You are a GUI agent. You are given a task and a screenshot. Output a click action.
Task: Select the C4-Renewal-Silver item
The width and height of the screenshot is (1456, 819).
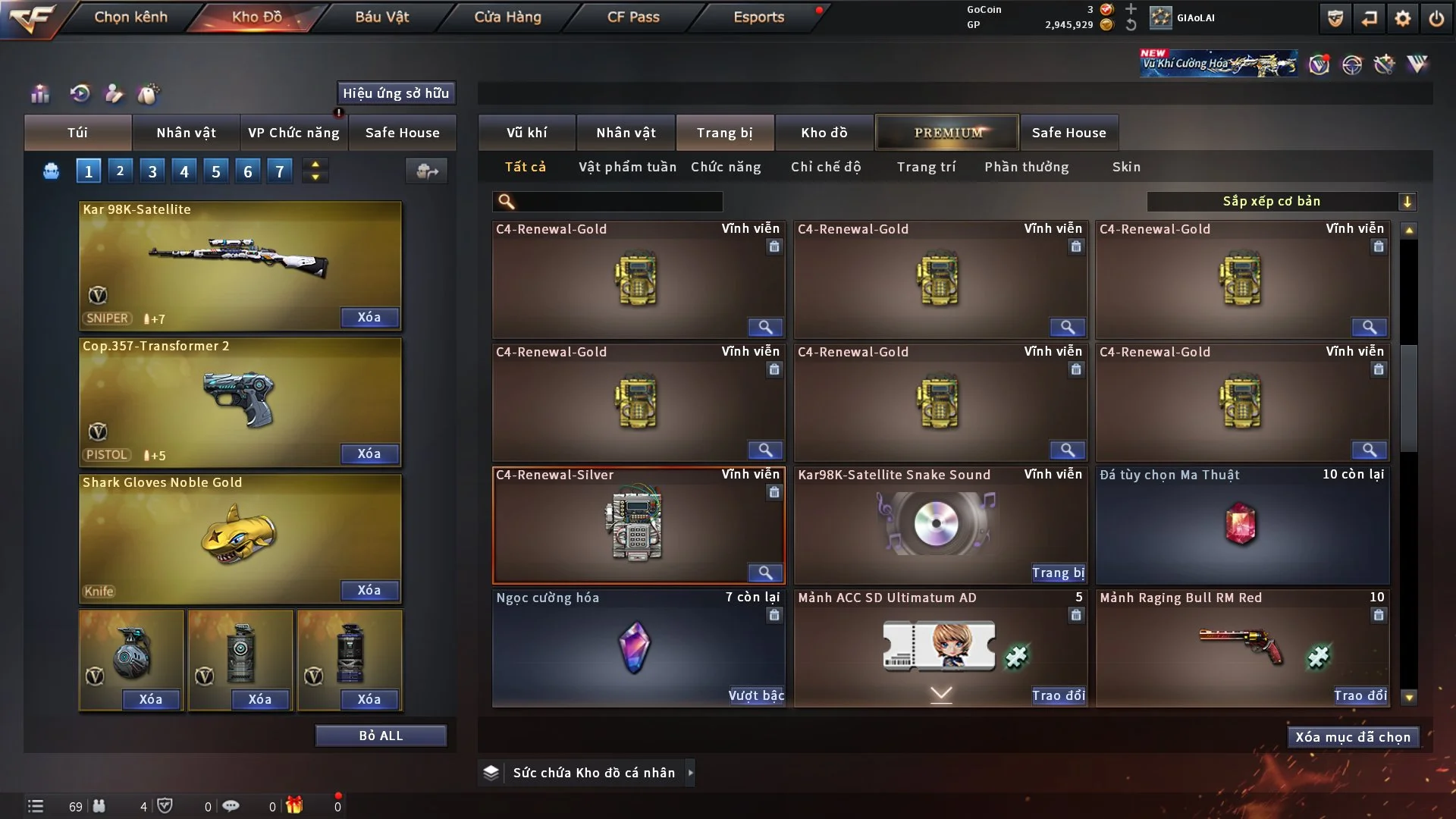(x=638, y=525)
